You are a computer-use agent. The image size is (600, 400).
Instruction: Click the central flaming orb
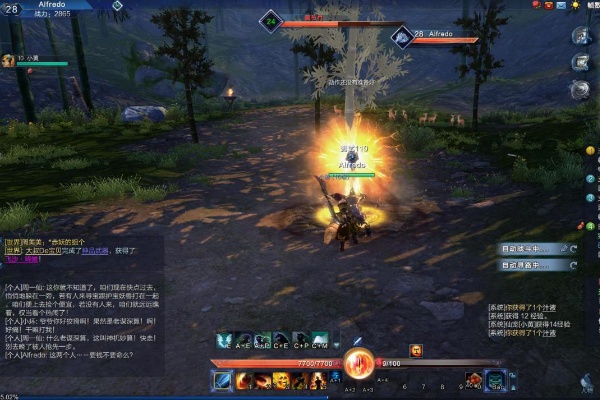pyautogui.click(x=357, y=365)
